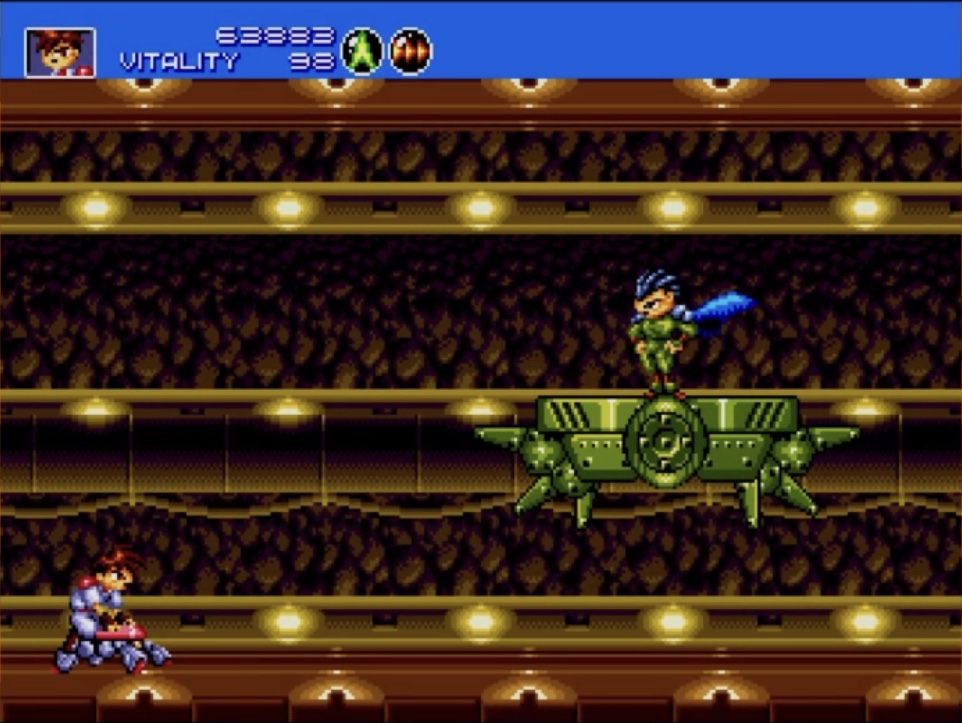Click the red-haired player portrait
Viewport: 962px width, 723px height.
[60, 53]
